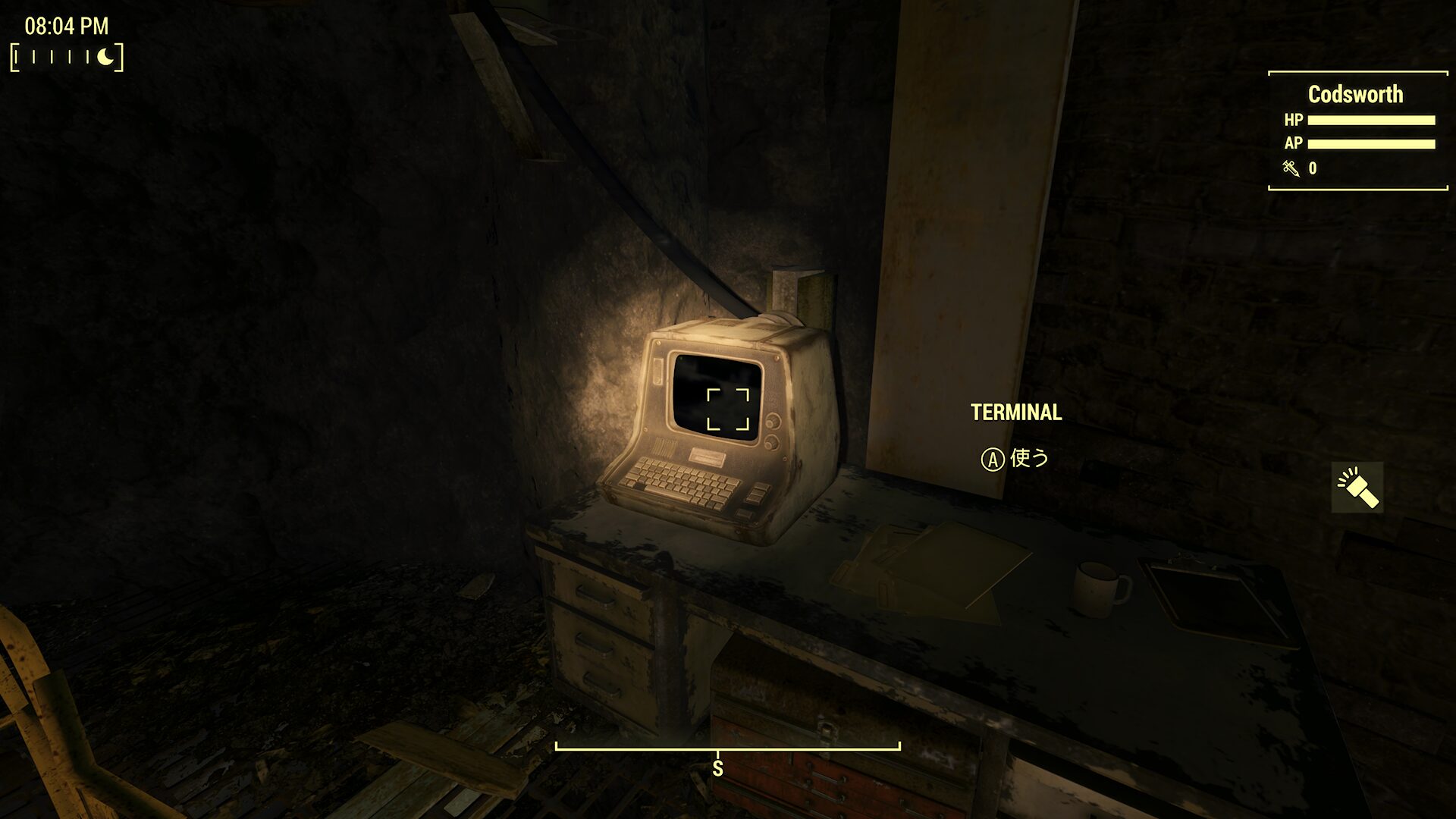Toggle the flashlight icon

(x=1357, y=488)
